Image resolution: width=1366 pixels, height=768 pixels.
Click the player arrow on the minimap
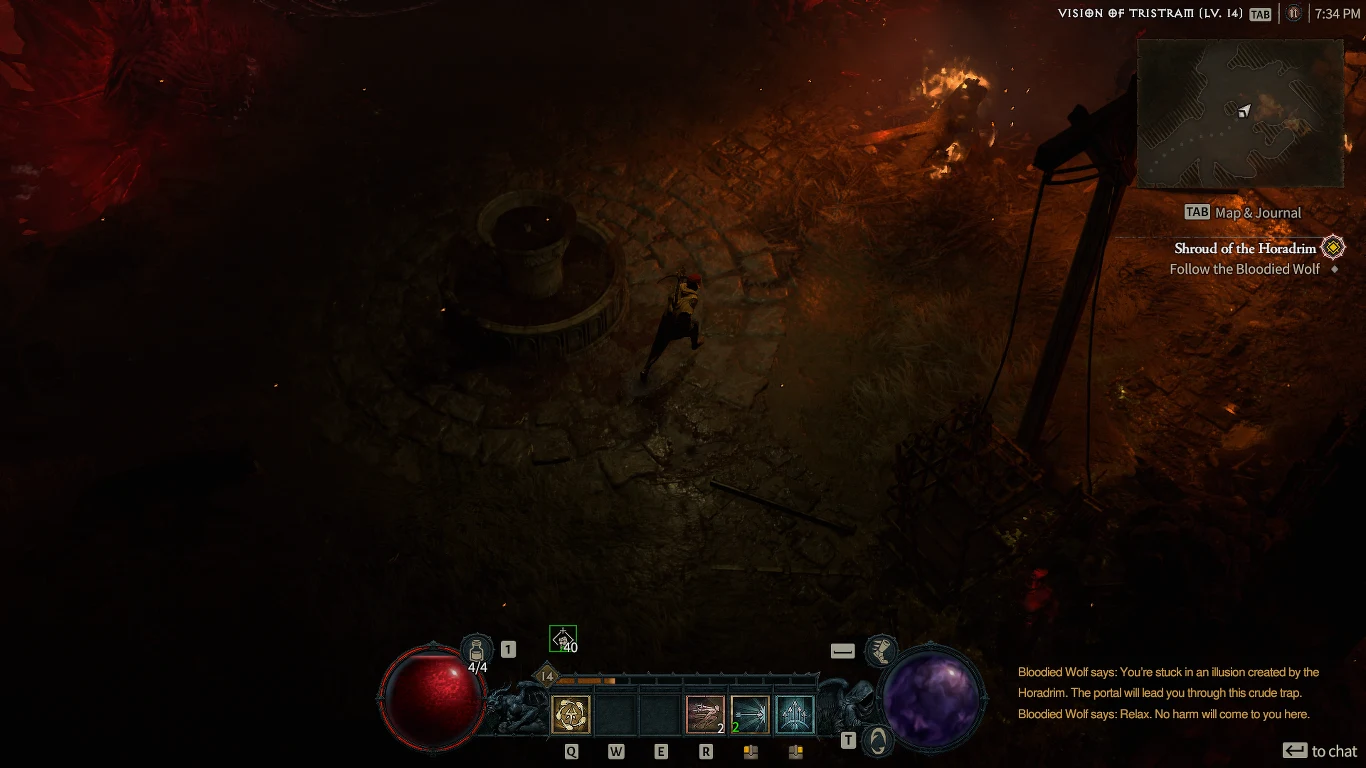point(1243,113)
